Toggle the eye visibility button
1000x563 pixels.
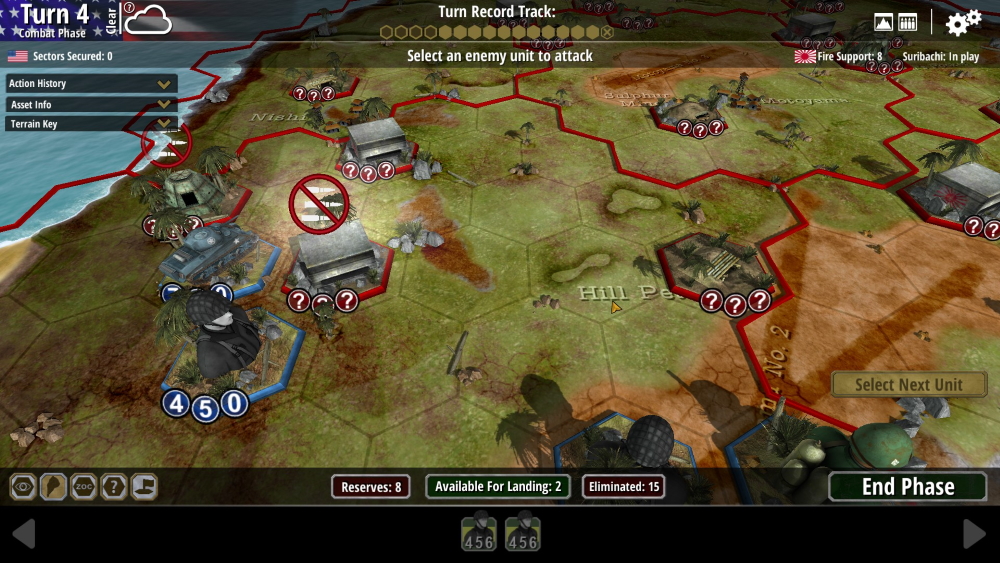pyautogui.click(x=23, y=487)
